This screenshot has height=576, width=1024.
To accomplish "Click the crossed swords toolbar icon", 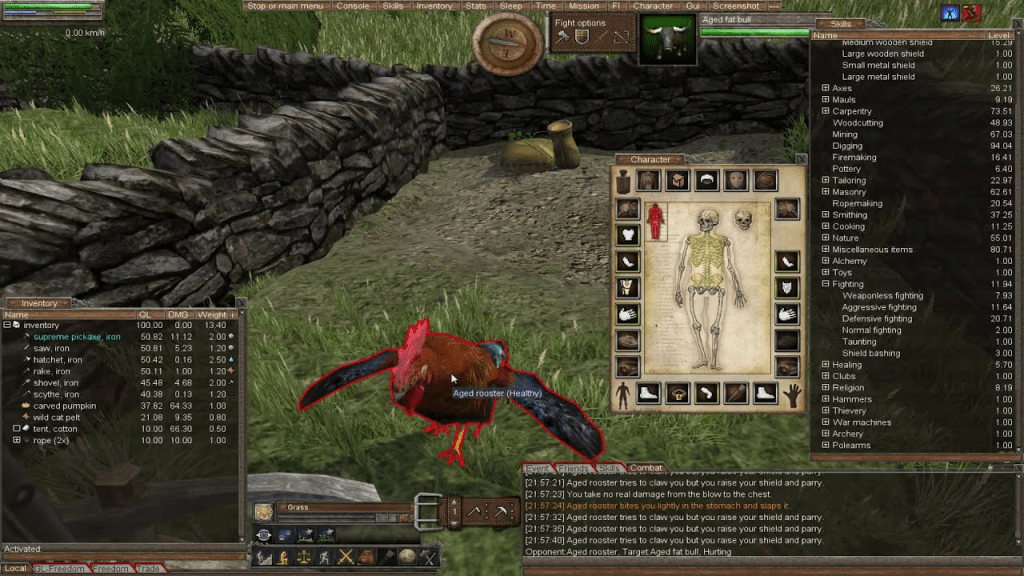I will pos(346,557).
